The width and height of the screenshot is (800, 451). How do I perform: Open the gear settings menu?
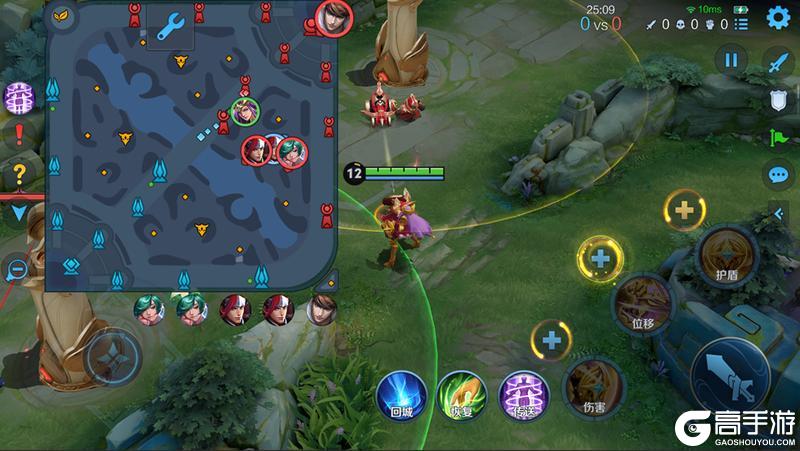point(778,18)
